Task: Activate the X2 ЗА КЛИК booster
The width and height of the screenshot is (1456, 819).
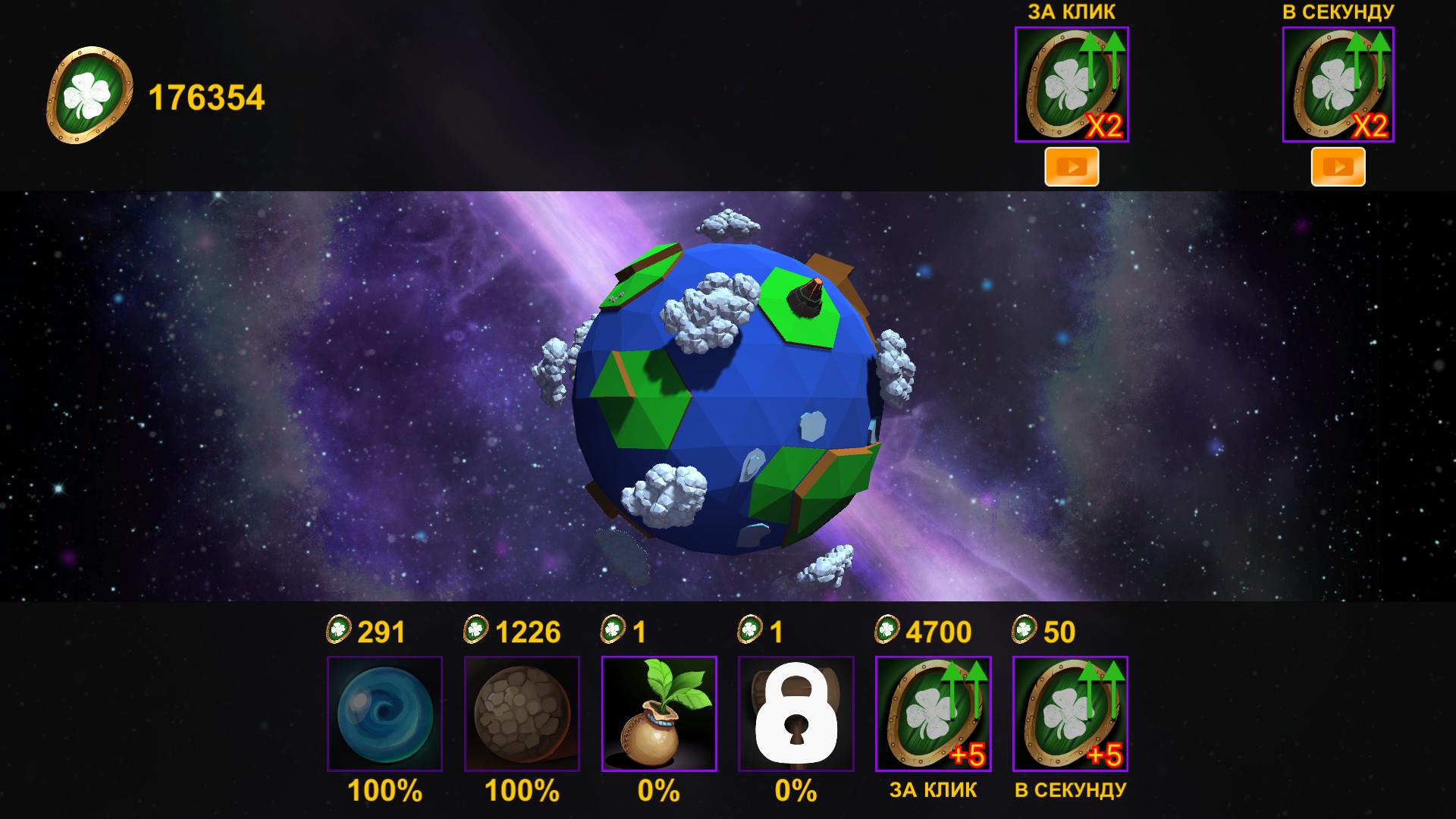Action: coord(1072,85)
